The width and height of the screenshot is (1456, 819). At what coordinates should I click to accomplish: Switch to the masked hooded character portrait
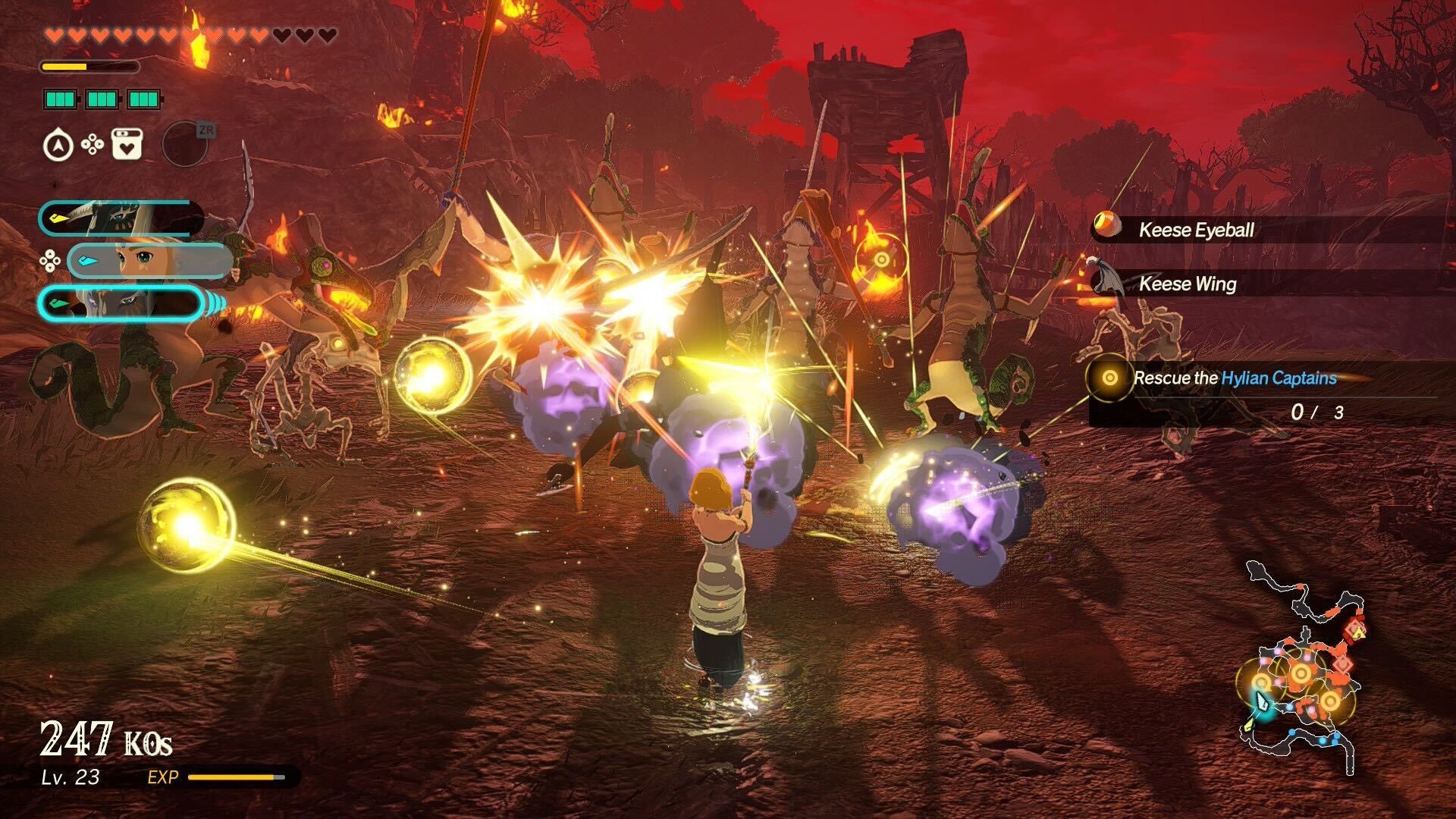tap(121, 218)
